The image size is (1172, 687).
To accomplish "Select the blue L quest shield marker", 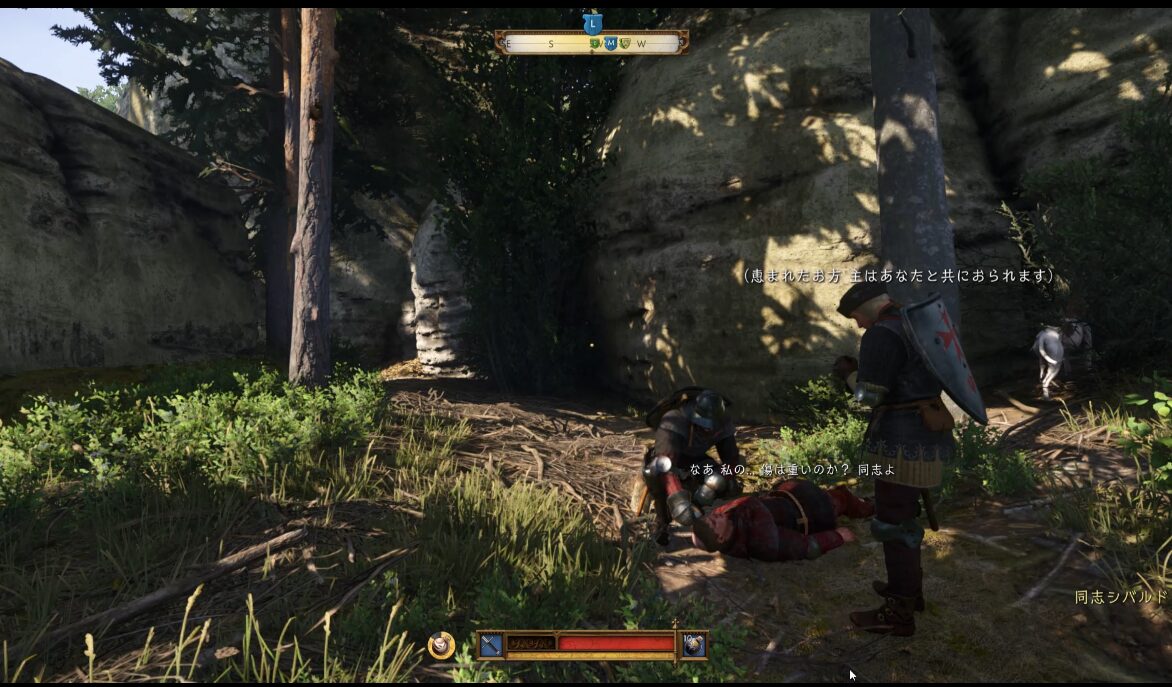I will click(x=592, y=22).
